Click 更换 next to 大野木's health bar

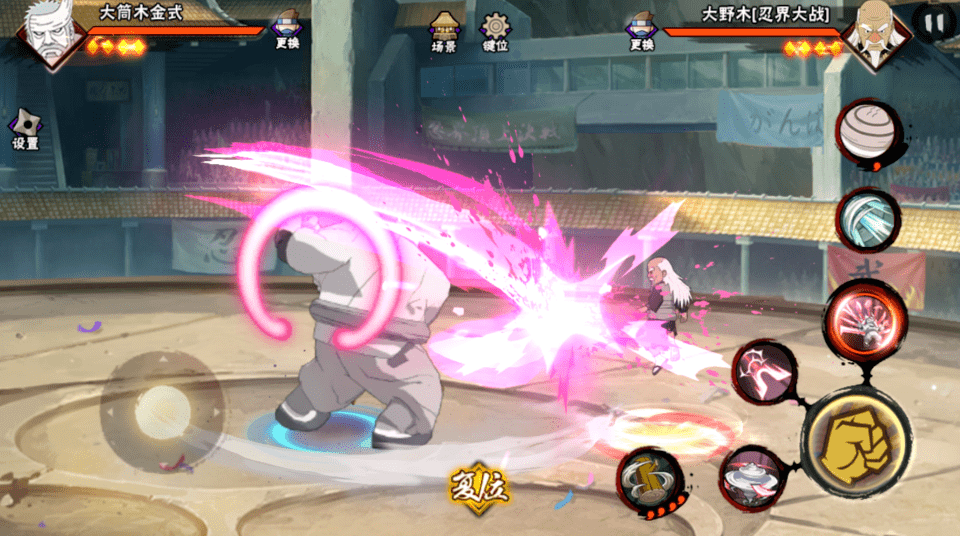pos(641,31)
